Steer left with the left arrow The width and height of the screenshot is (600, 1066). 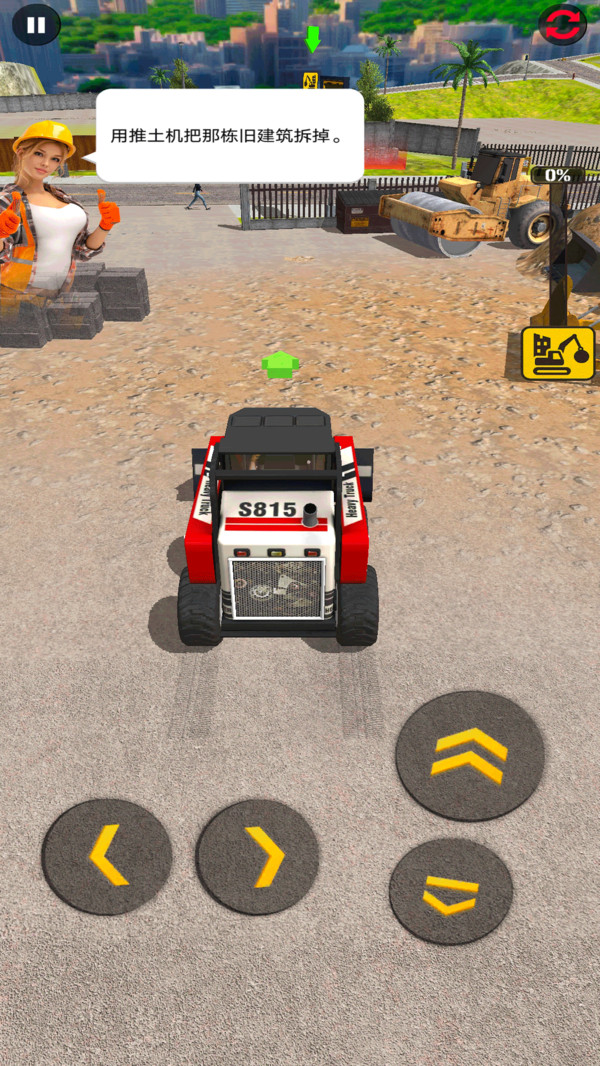[x=107, y=856]
